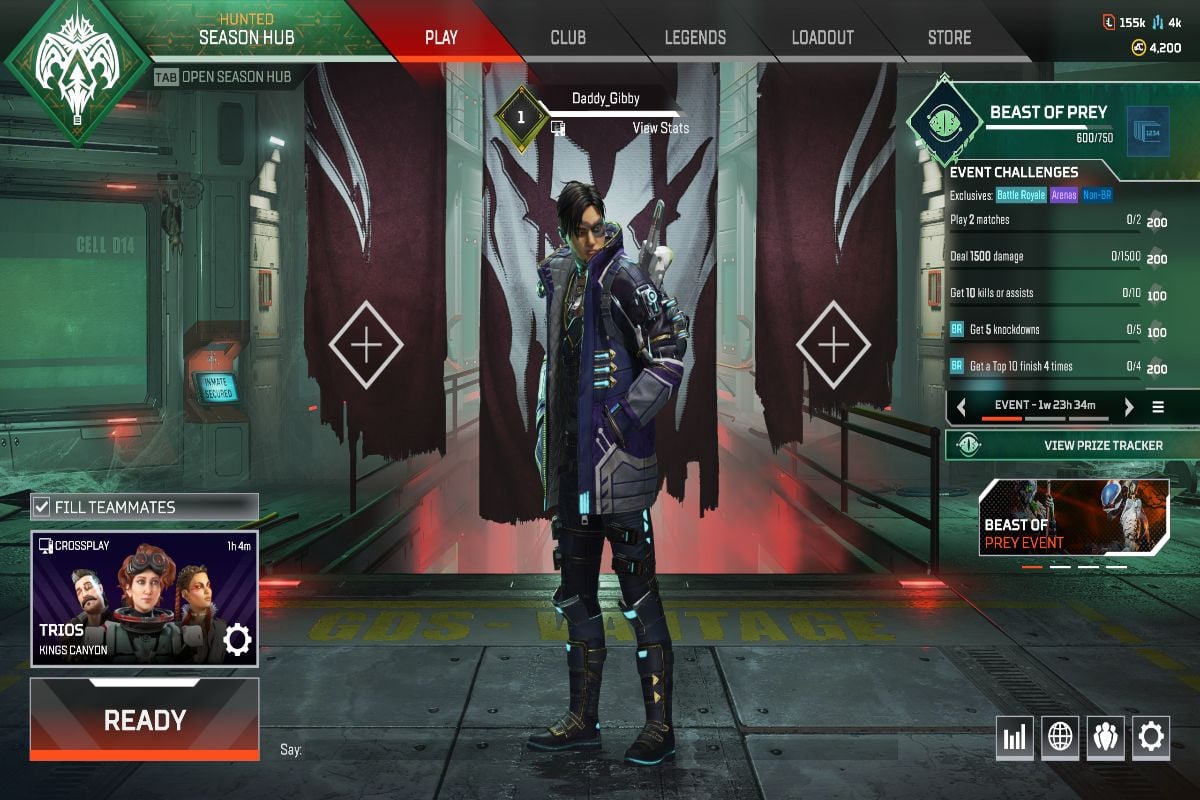Screen dimensions: 1200x800
Task: Open the gear settings menu
Action: (1151, 738)
